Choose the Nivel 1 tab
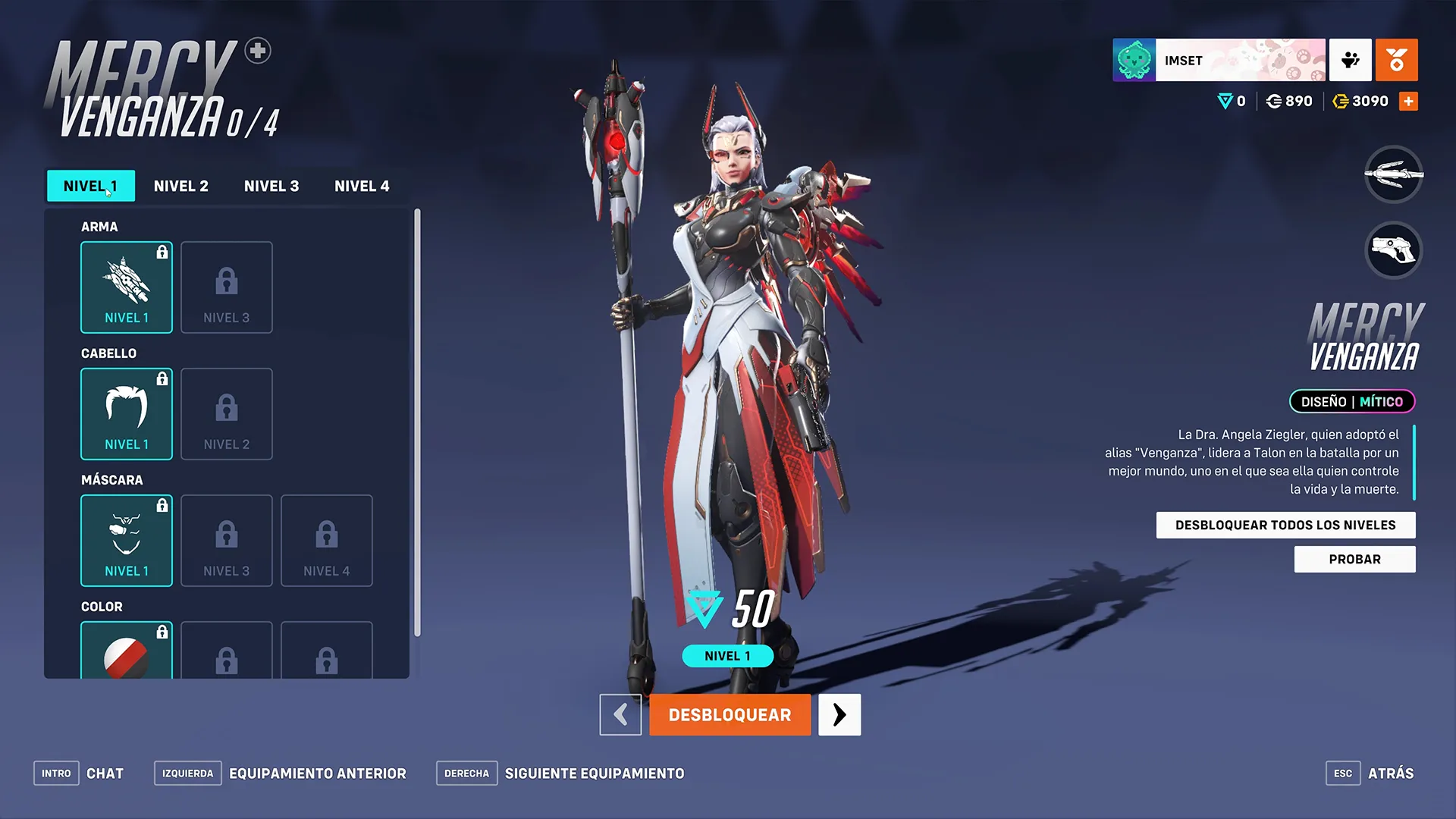Screen dimensions: 1456x819 click(91, 186)
